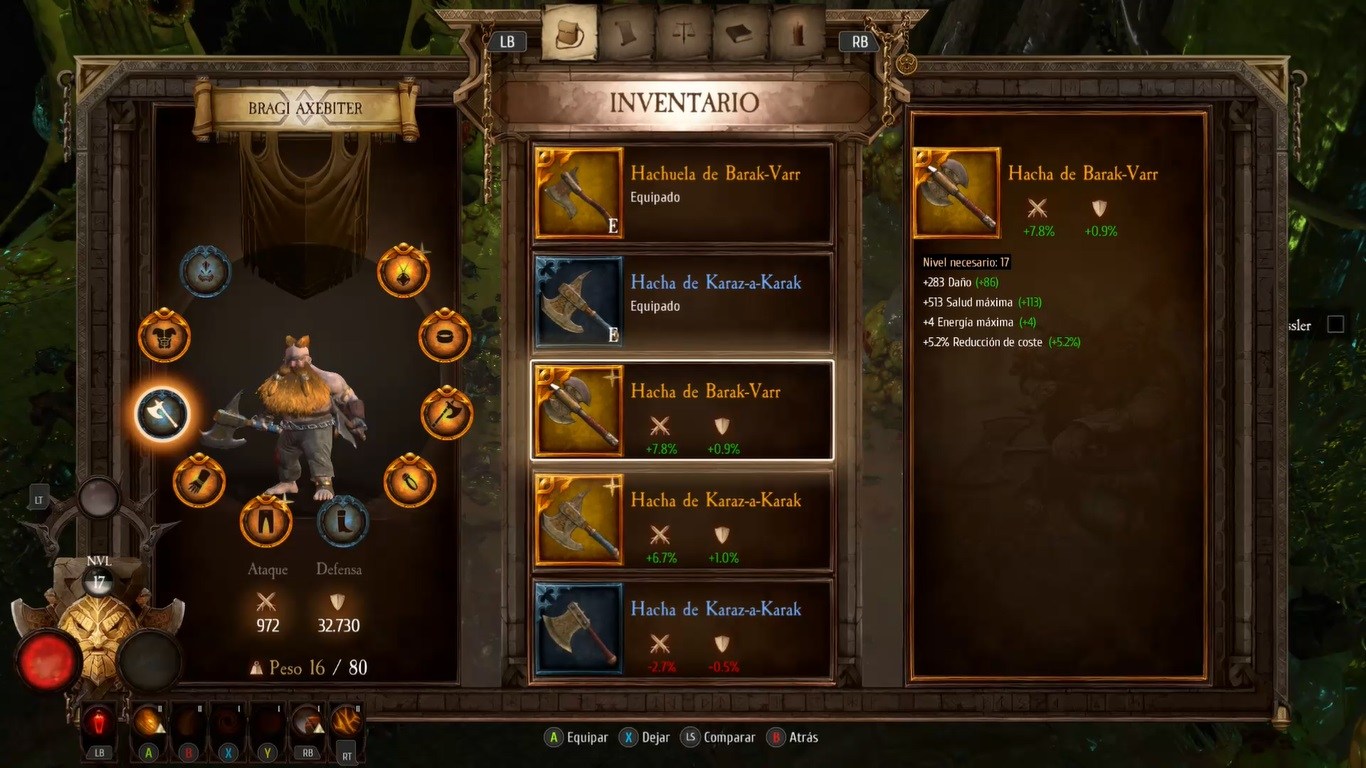Select the boots equipment slot

point(343,521)
